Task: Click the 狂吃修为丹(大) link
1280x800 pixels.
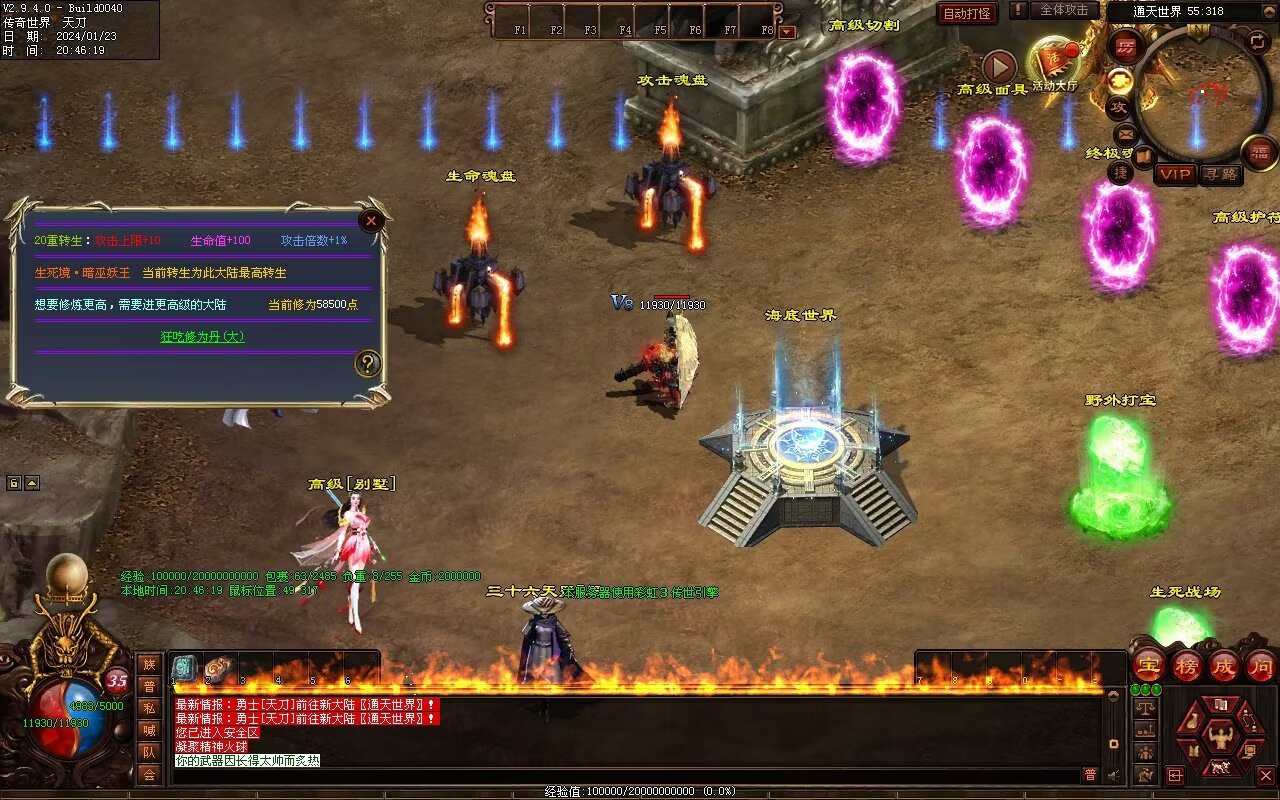Action: coord(202,337)
